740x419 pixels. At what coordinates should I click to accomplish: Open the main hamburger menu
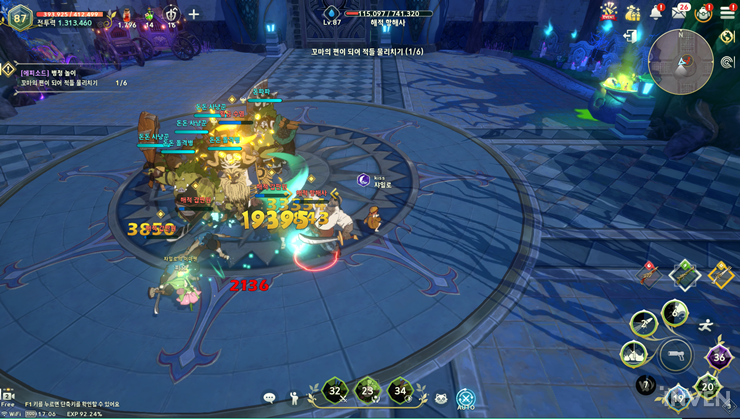727,12
